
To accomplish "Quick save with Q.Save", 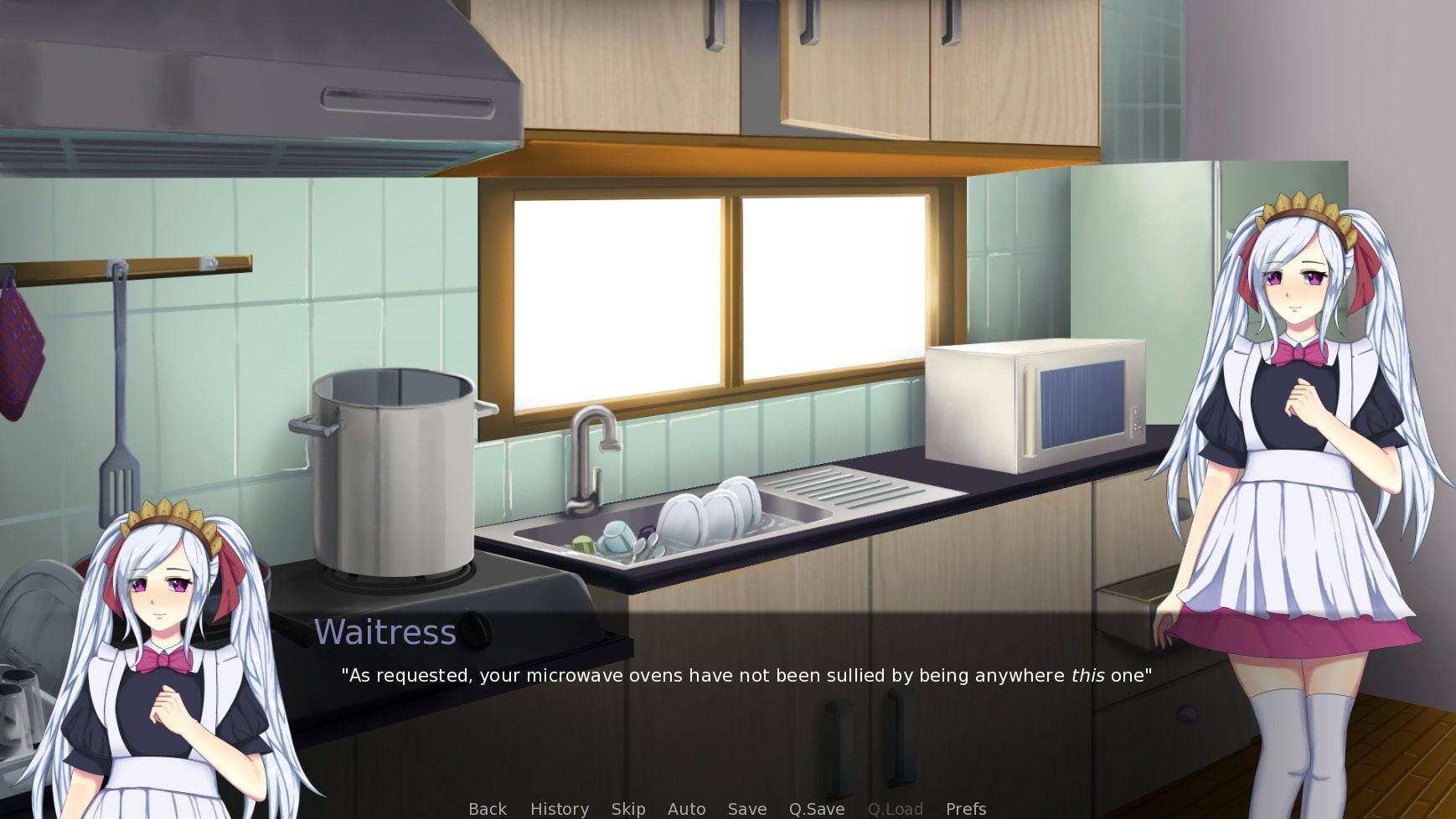I will 817,808.
